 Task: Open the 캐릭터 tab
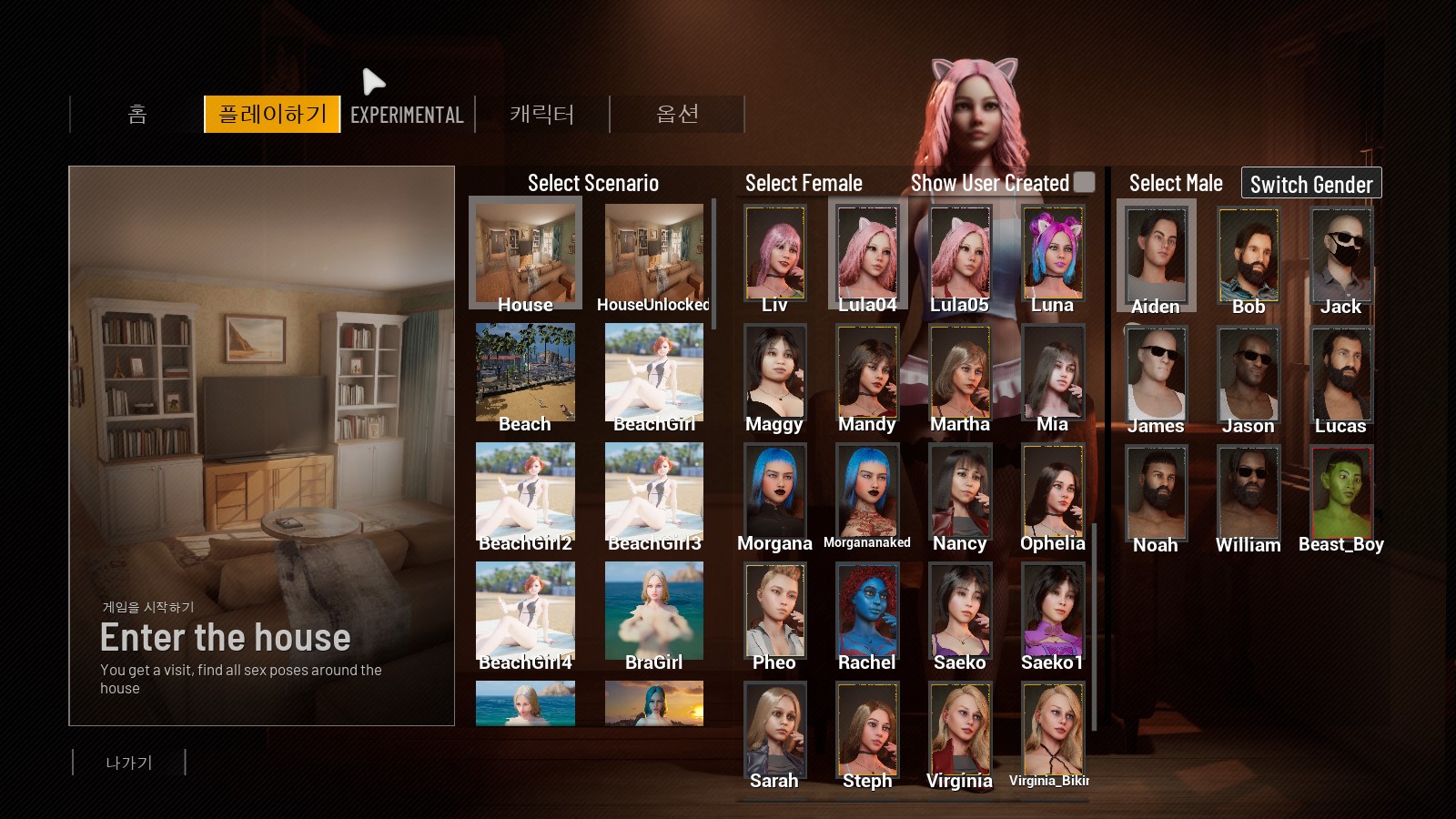[x=541, y=115]
